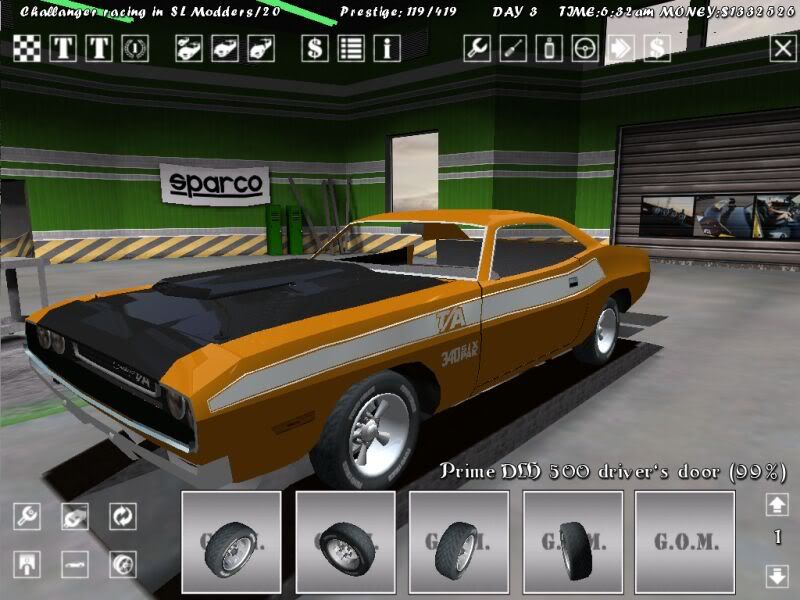Click the checkered flag icon
Viewport: 800px width, 600px height.
(27, 48)
